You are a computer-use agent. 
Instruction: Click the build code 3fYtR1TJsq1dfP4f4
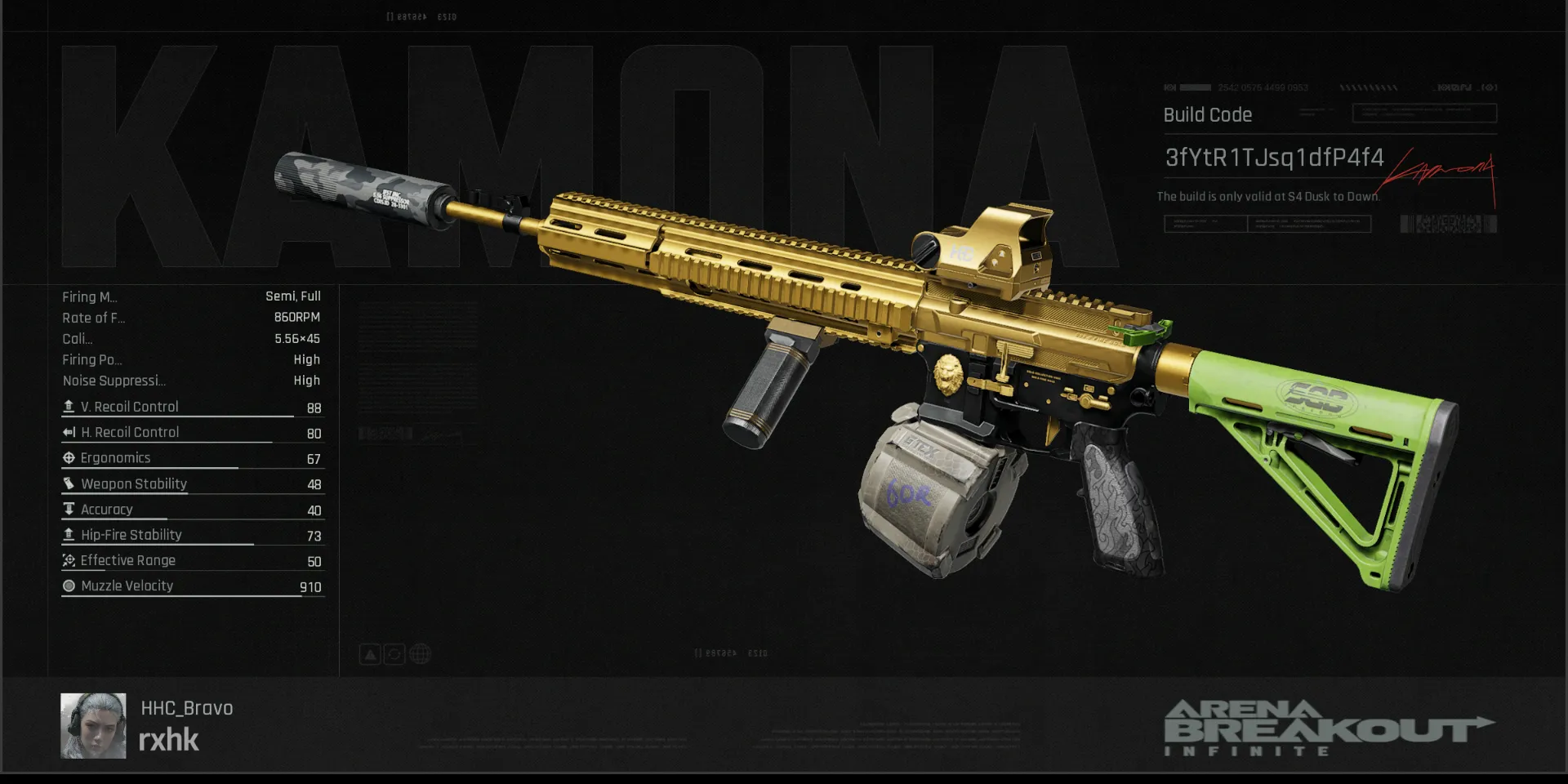[x=1274, y=158]
